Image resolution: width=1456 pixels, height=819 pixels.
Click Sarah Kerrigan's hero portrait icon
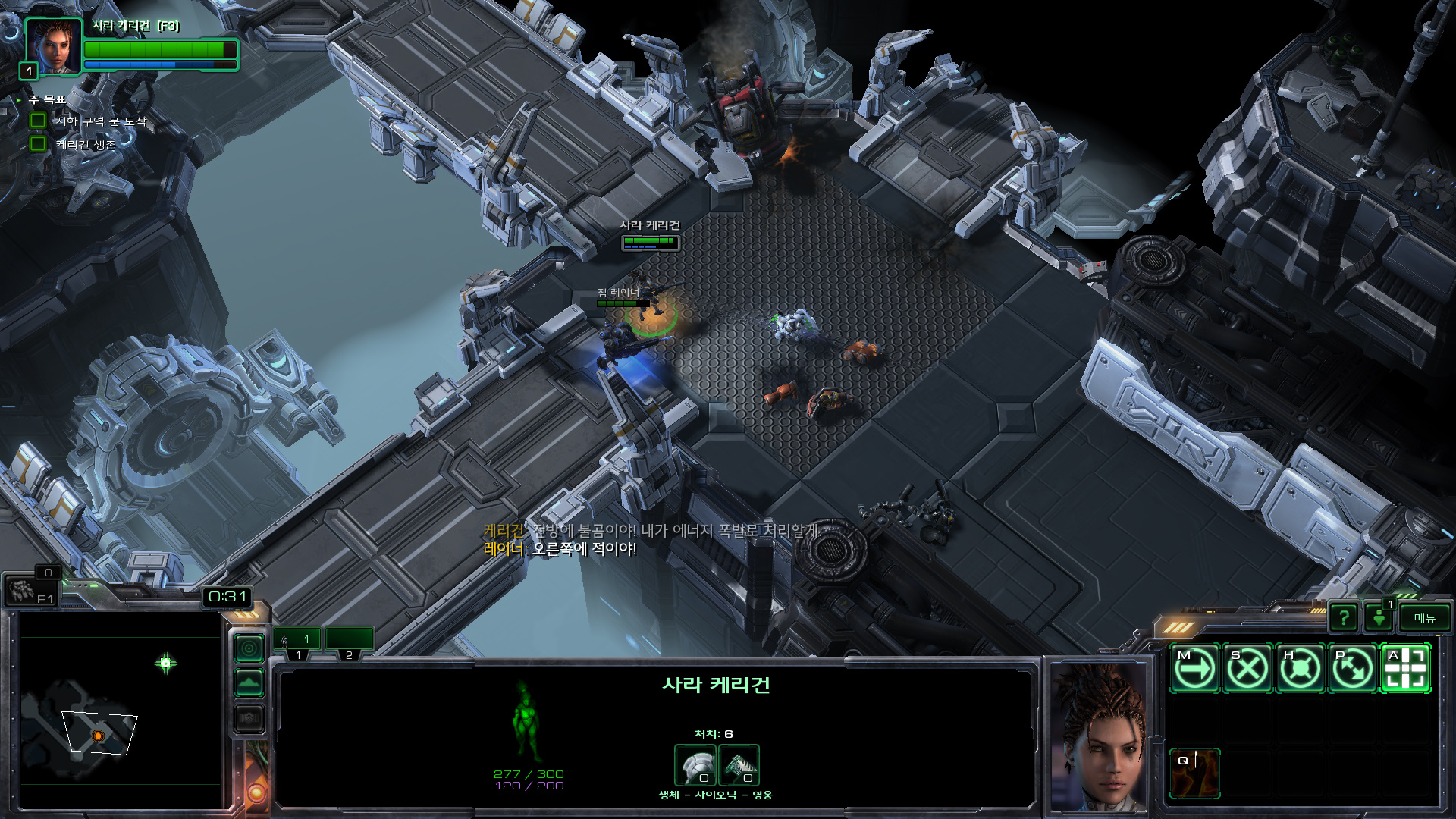point(53,45)
